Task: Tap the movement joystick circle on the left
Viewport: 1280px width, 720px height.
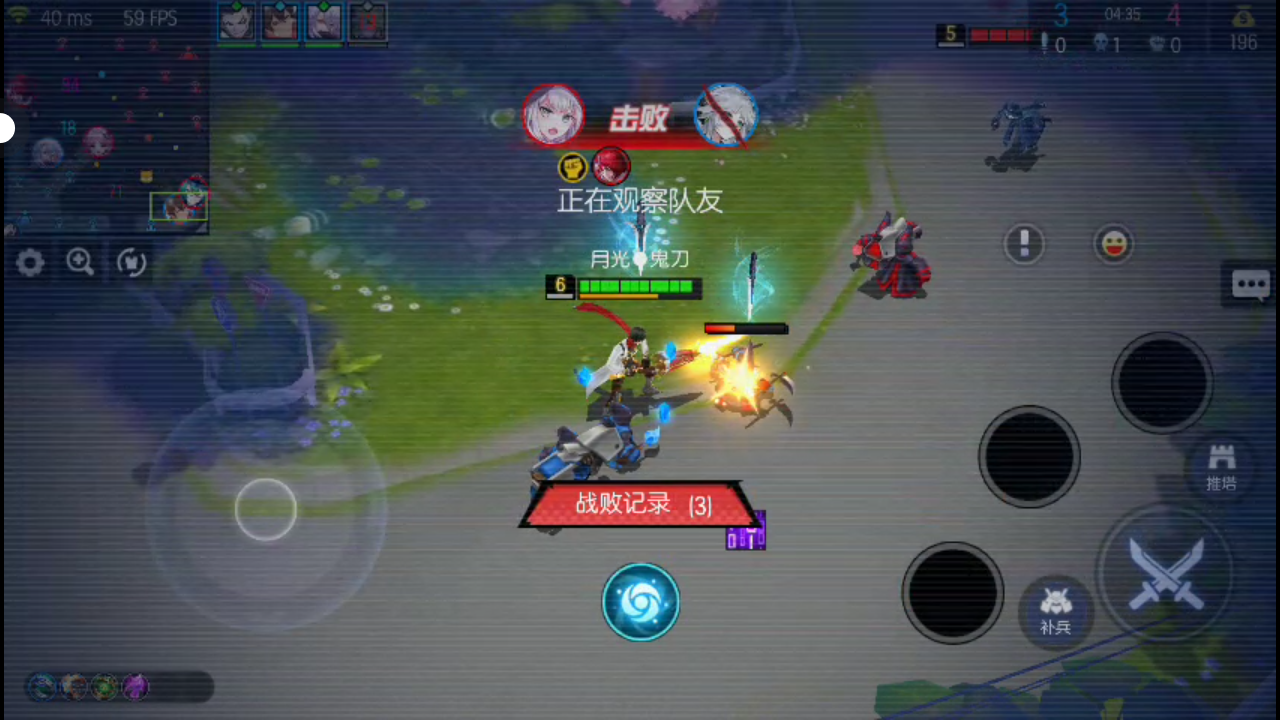Action: 265,510
